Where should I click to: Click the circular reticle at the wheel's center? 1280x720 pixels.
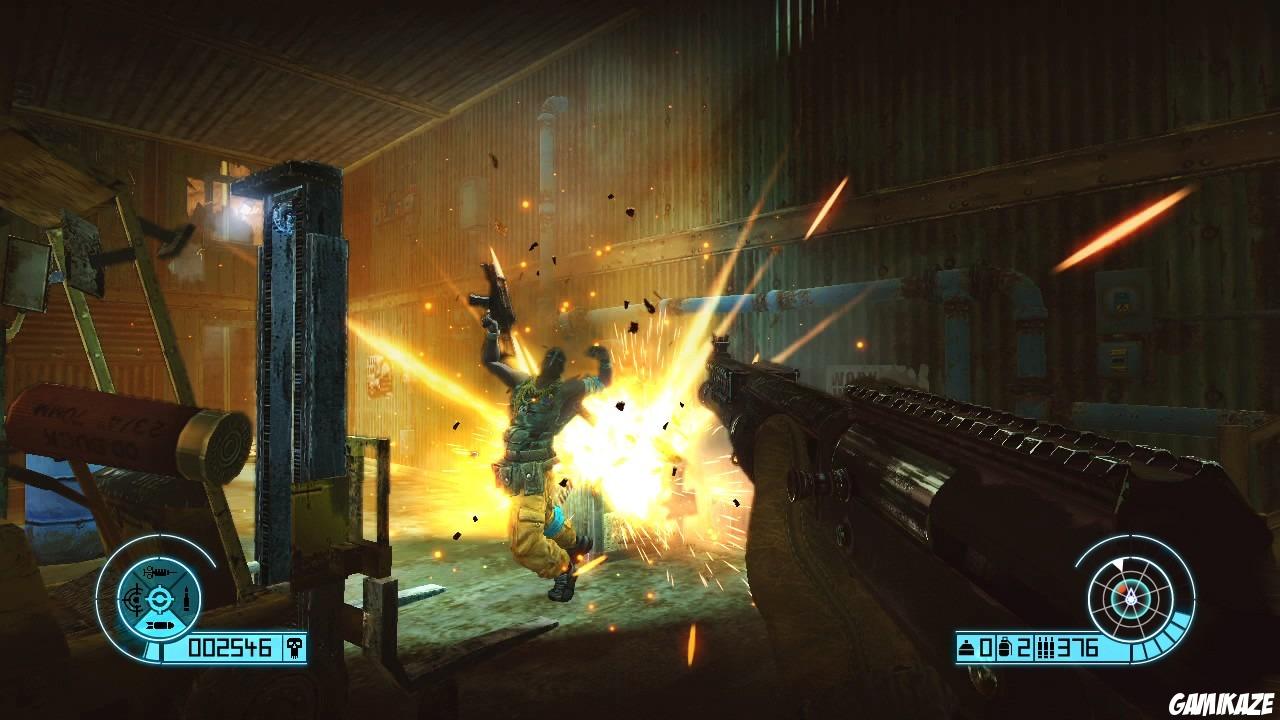click(x=159, y=599)
